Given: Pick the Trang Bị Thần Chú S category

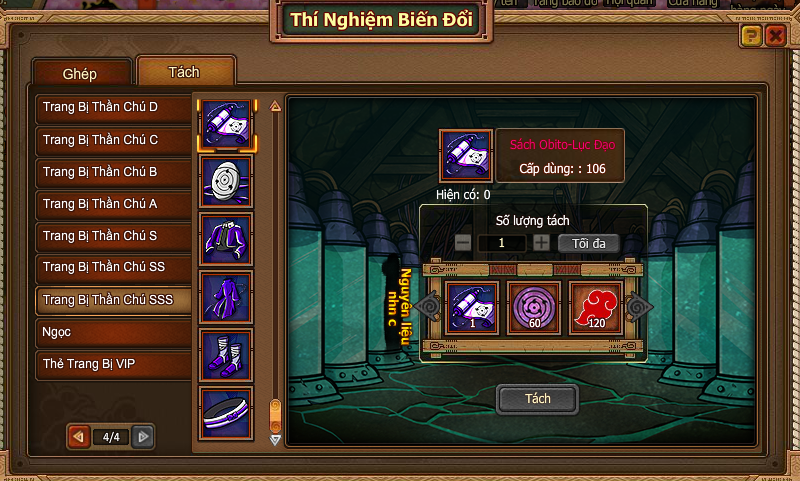Looking at the screenshot, I should [113, 236].
